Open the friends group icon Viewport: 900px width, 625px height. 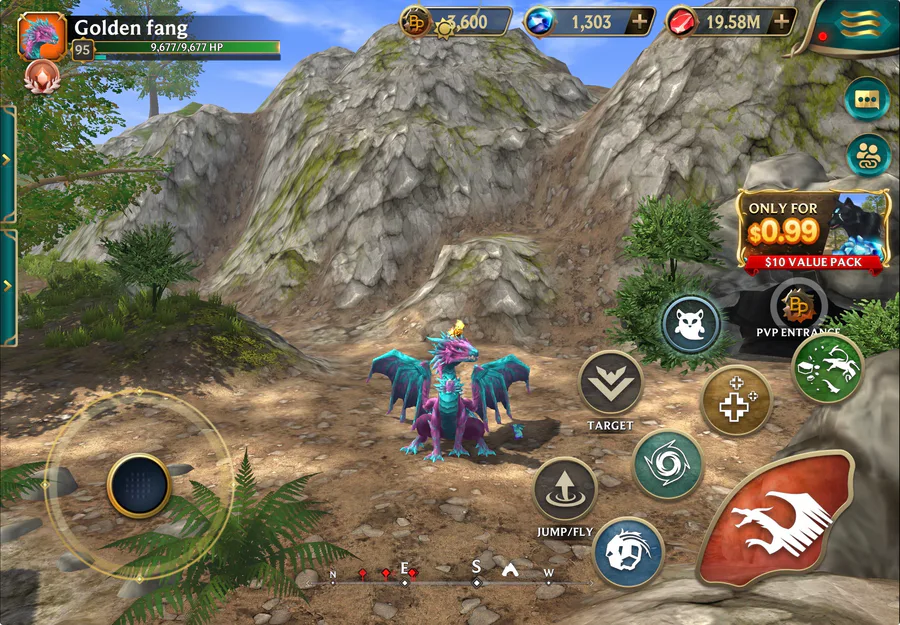[866, 155]
